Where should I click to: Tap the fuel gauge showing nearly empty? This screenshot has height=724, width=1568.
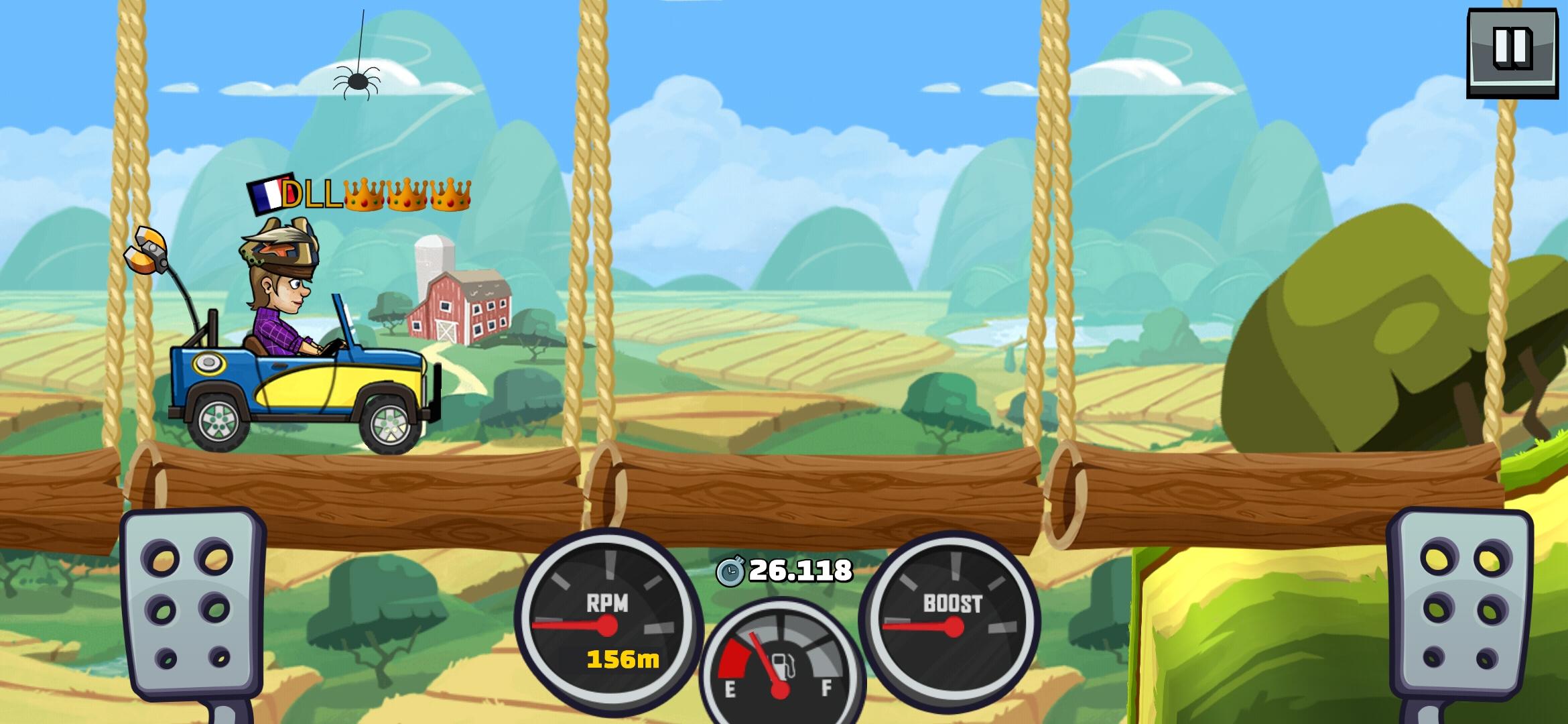(781, 660)
